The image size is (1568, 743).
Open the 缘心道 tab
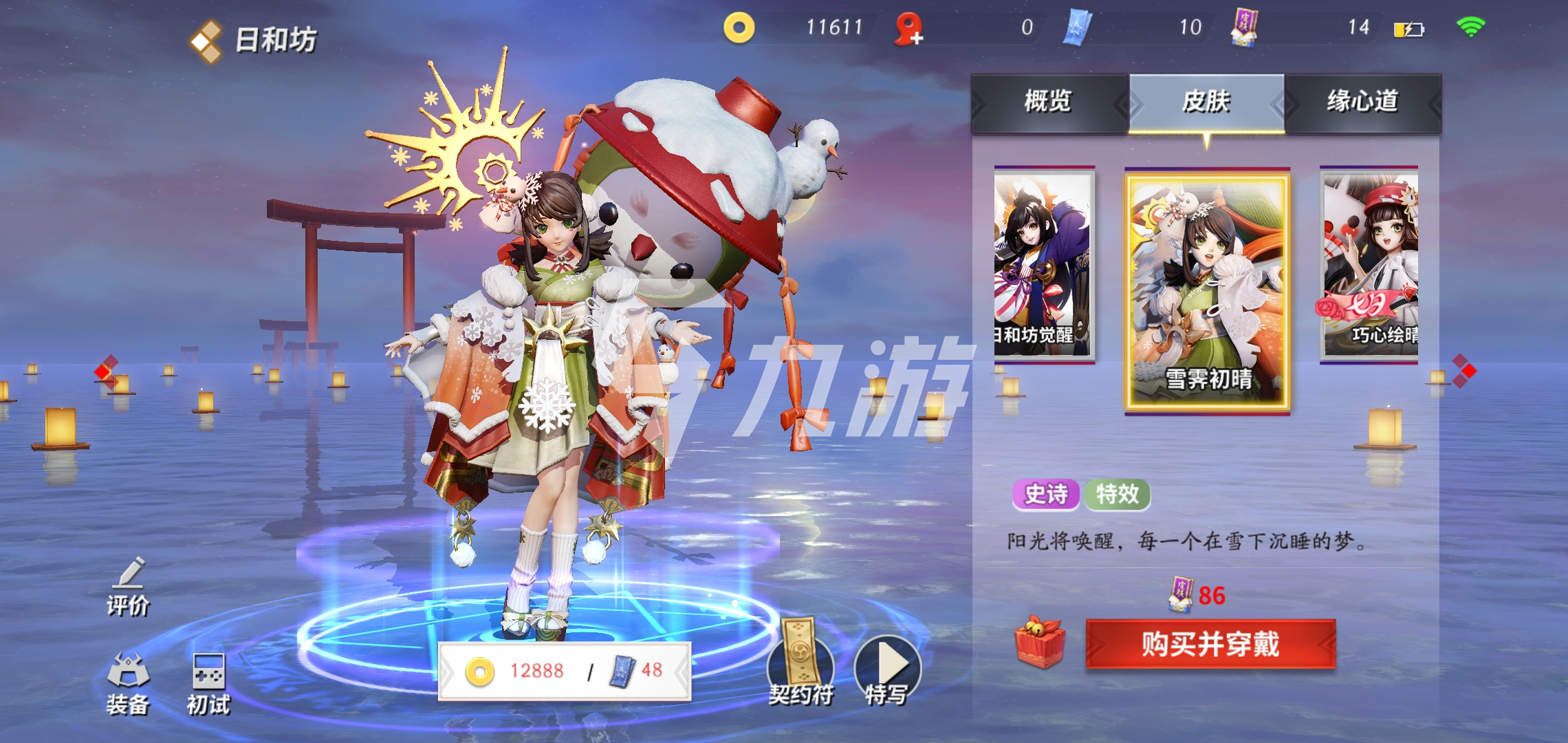point(1362,103)
